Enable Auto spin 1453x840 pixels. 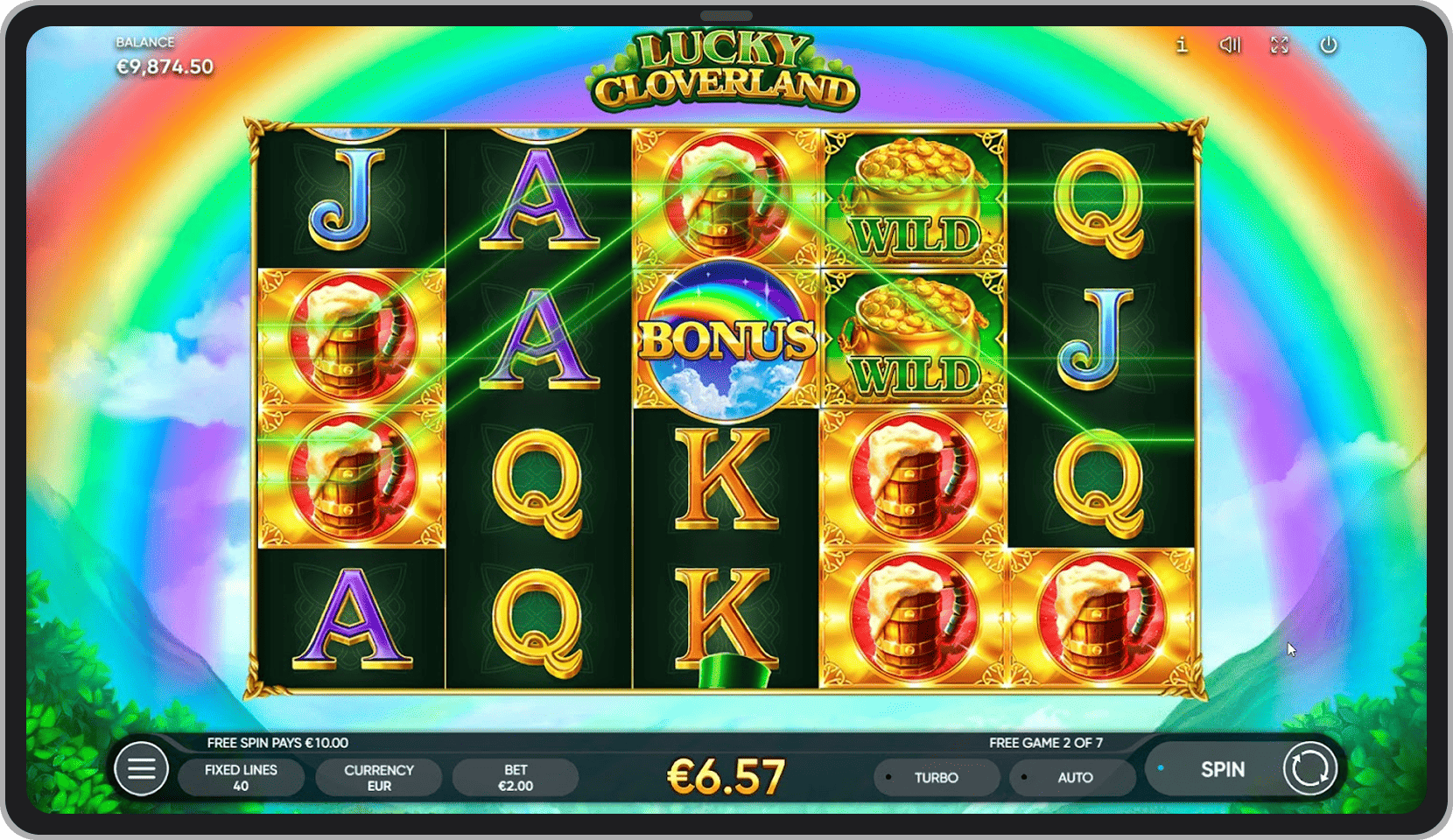tap(1073, 777)
